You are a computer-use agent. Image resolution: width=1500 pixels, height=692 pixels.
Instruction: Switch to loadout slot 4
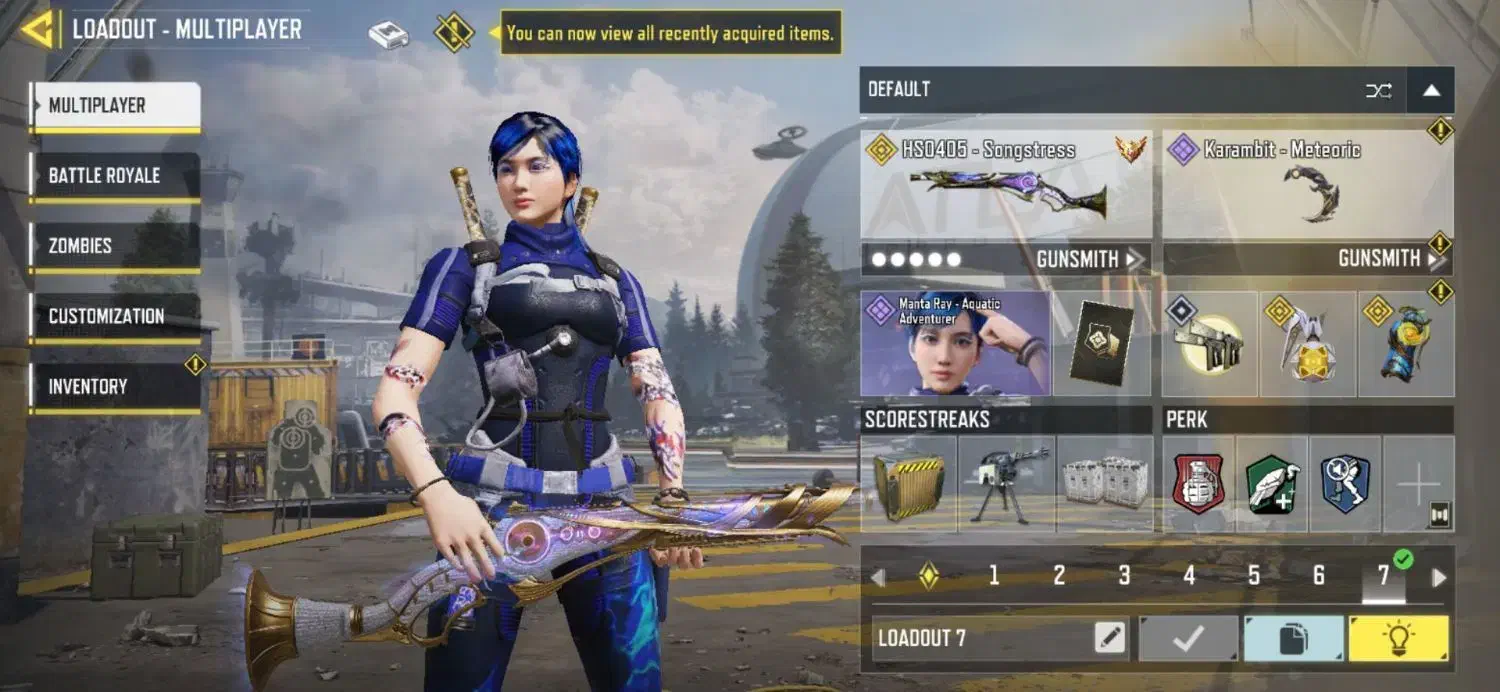tap(1189, 576)
